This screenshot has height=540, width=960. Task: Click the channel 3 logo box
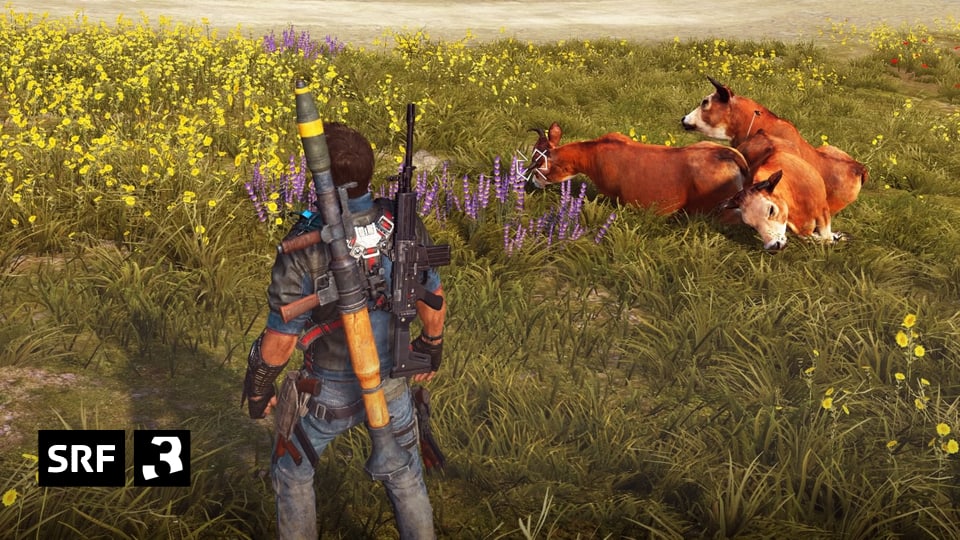tap(162, 458)
